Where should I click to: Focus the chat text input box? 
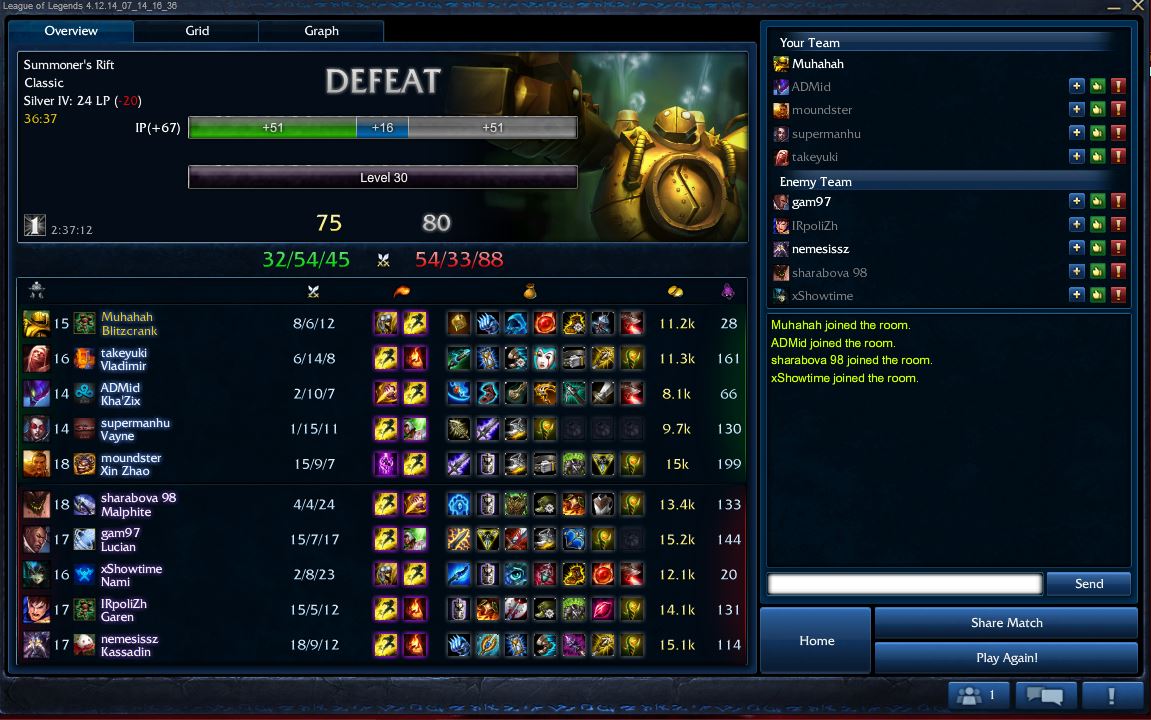click(x=904, y=584)
